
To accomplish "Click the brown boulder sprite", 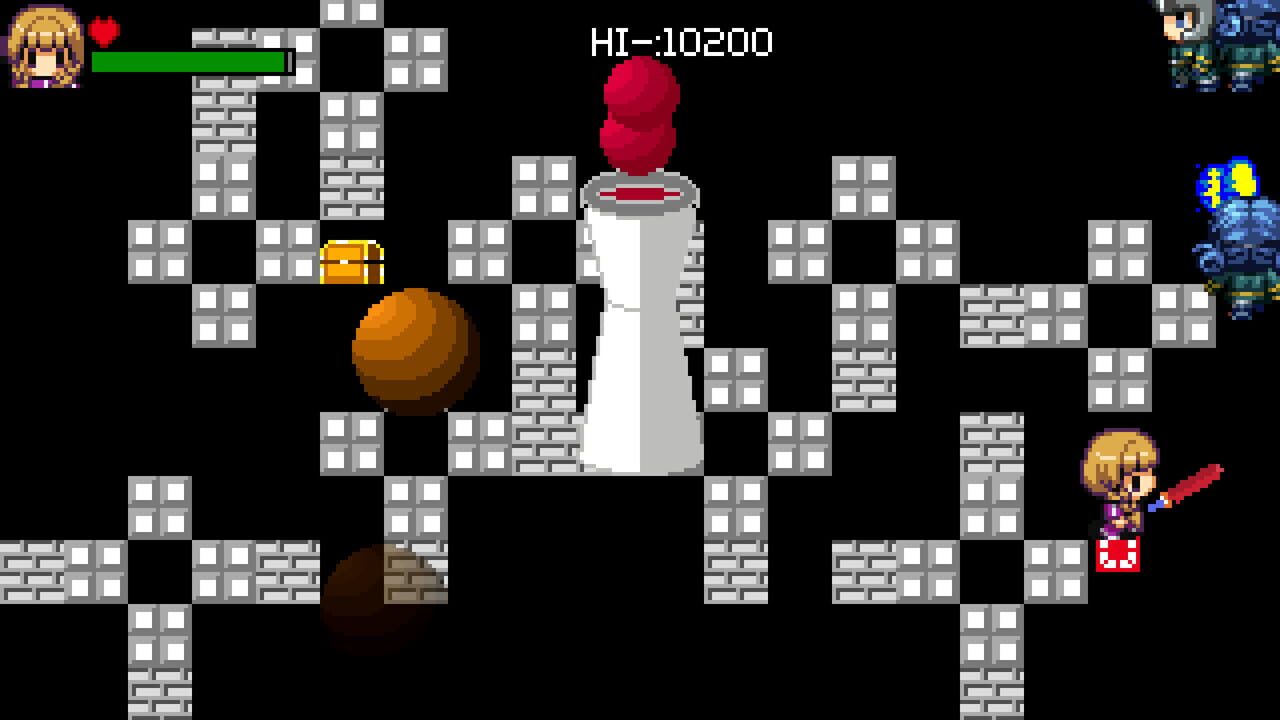I will [x=413, y=350].
